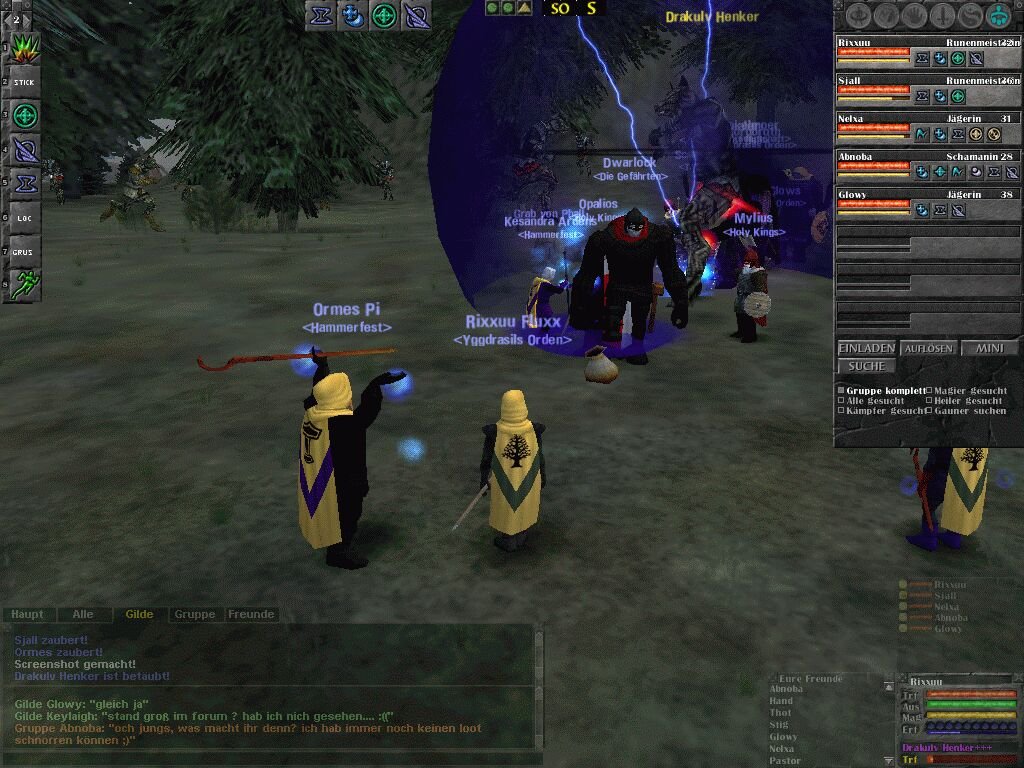Trigger the running man sprint icon
The width and height of the screenshot is (1024, 768).
[x=24, y=285]
